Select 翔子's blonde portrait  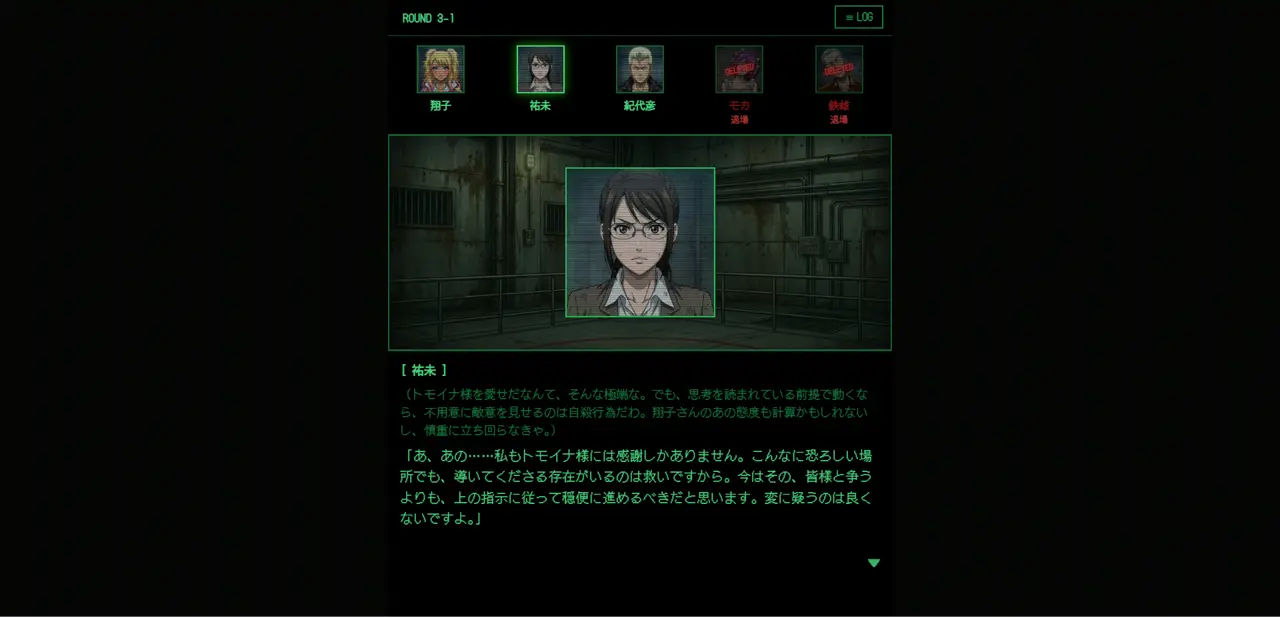point(440,69)
